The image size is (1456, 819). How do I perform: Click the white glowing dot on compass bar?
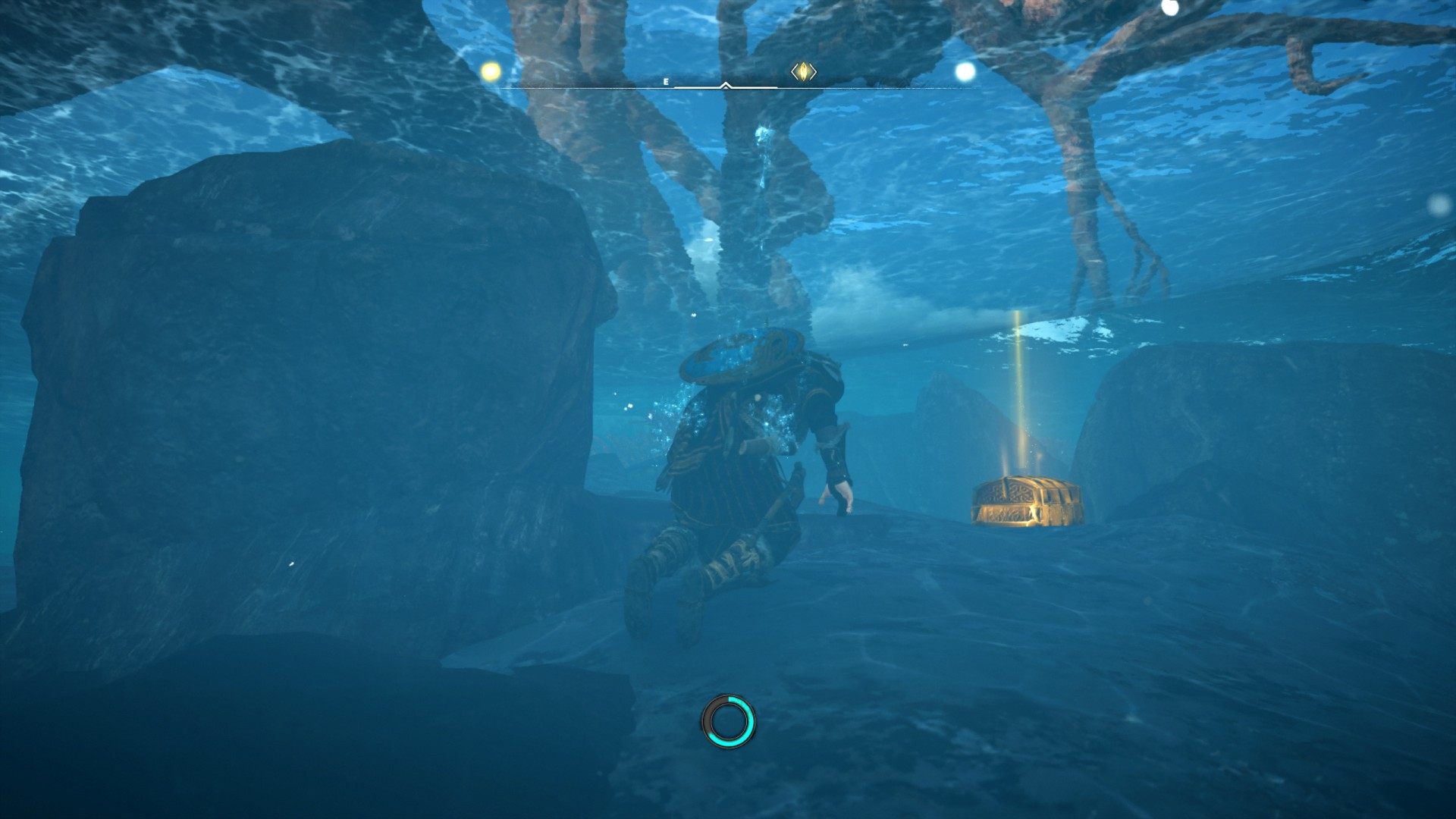click(x=965, y=72)
